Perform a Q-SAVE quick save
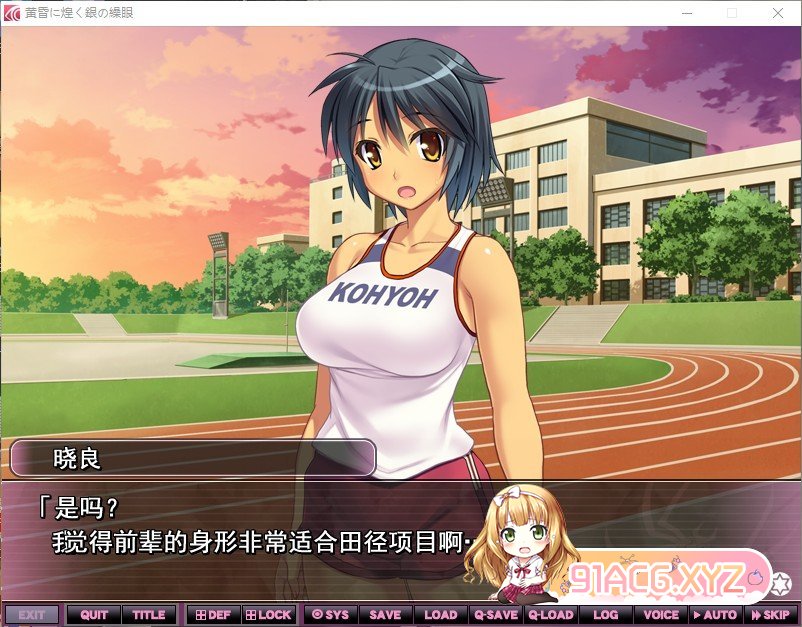Screen dimensions: 802x627 (x=496, y=615)
